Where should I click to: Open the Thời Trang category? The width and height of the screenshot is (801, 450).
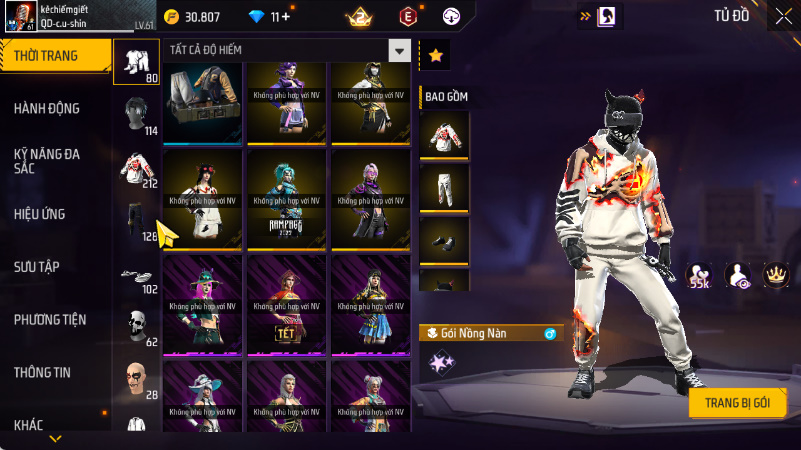[52, 56]
